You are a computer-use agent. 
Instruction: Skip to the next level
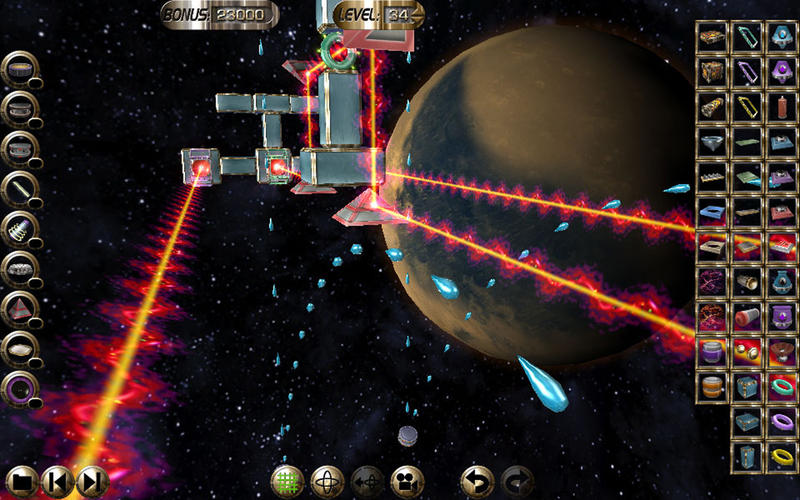90,481
